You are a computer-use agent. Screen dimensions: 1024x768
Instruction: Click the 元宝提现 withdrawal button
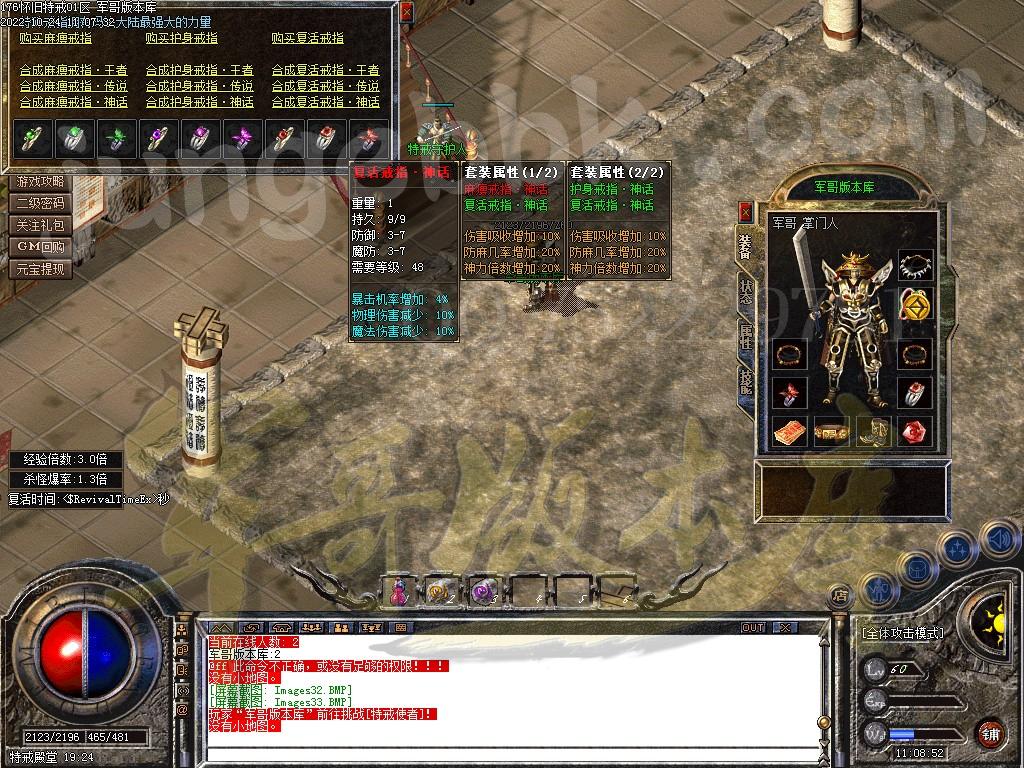pos(41,269)
